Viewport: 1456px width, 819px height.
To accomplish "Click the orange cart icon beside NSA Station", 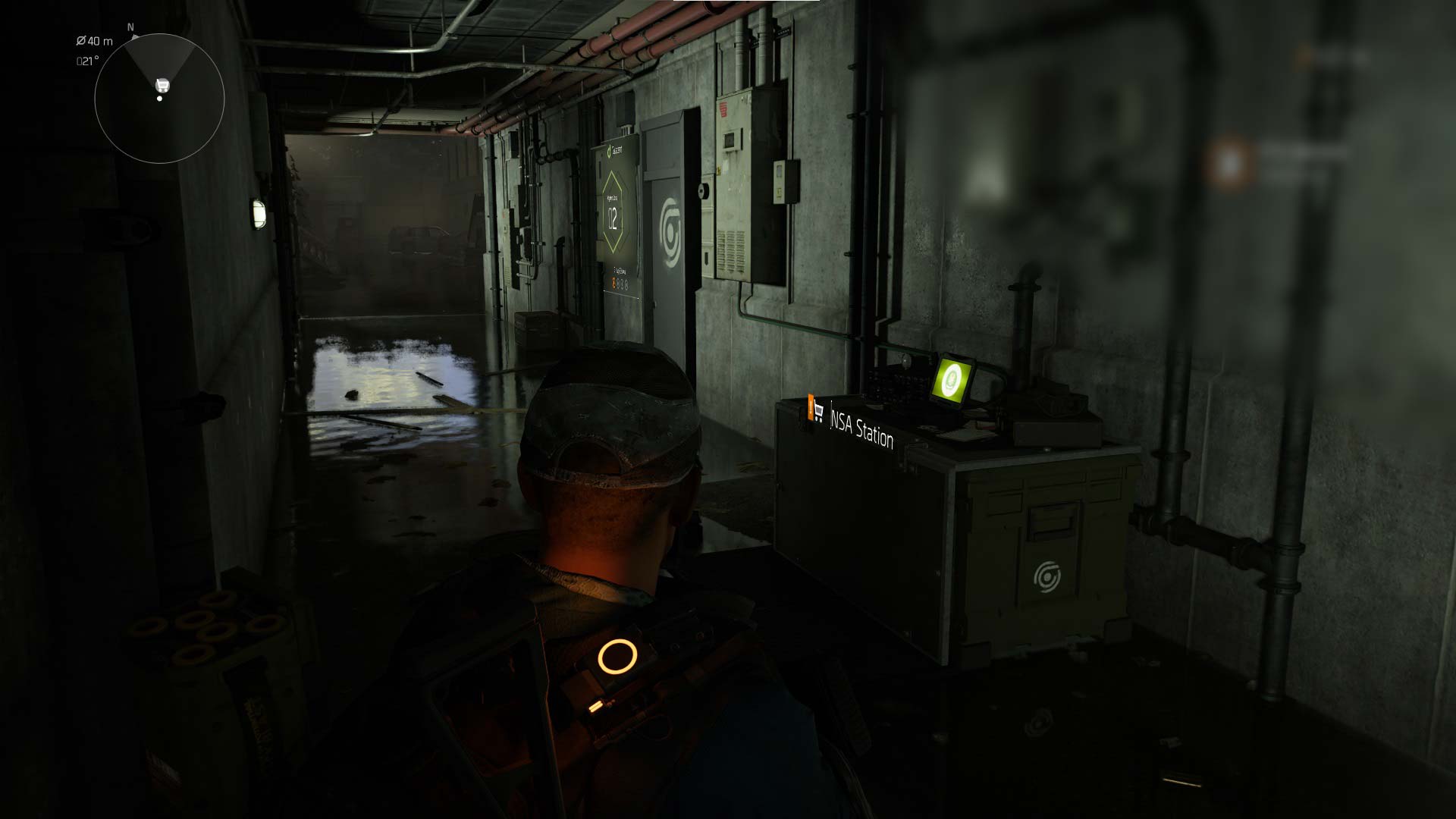I will (816, 409).
